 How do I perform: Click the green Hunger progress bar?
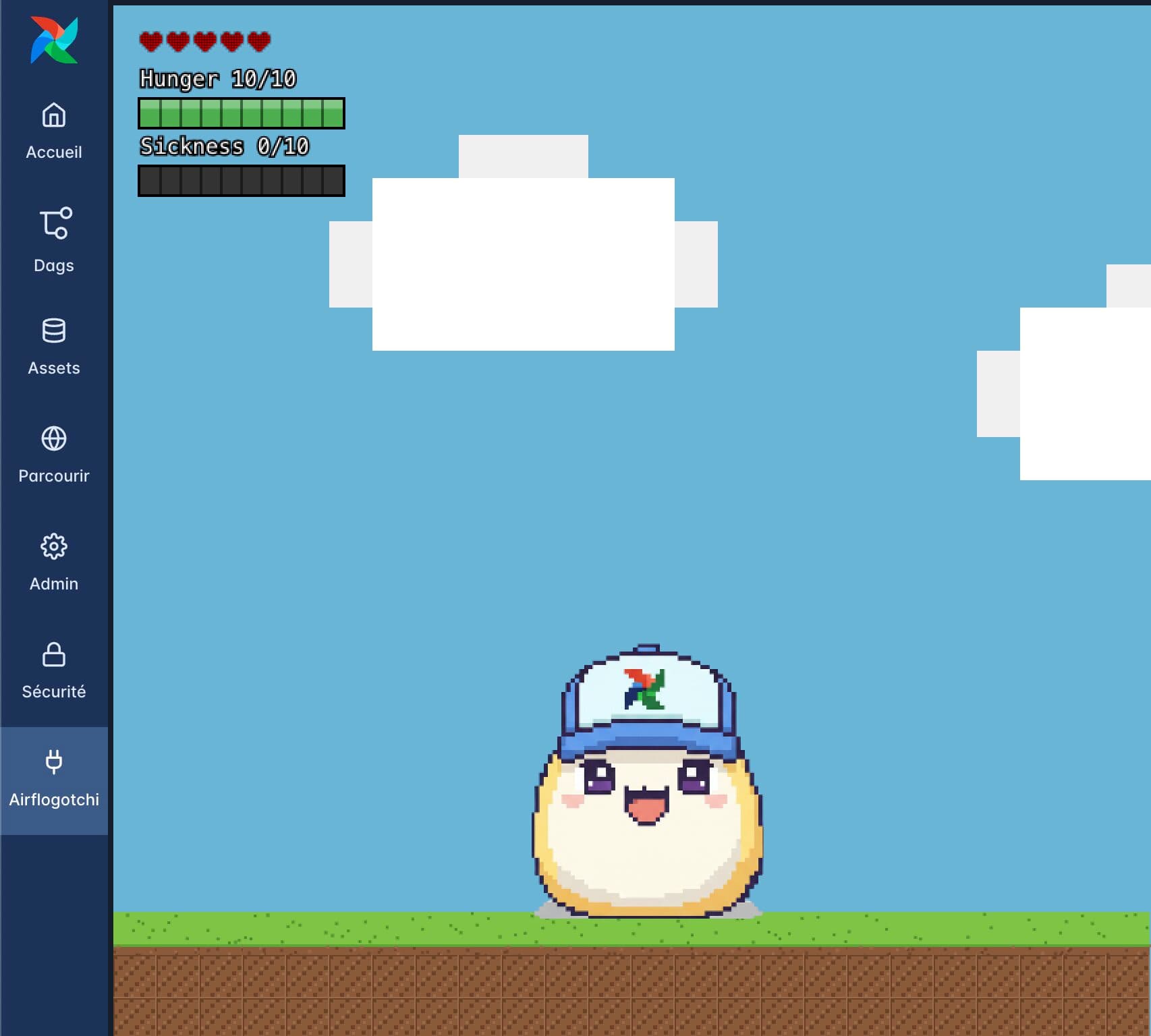pyautogui.click(x=242, y=113)
